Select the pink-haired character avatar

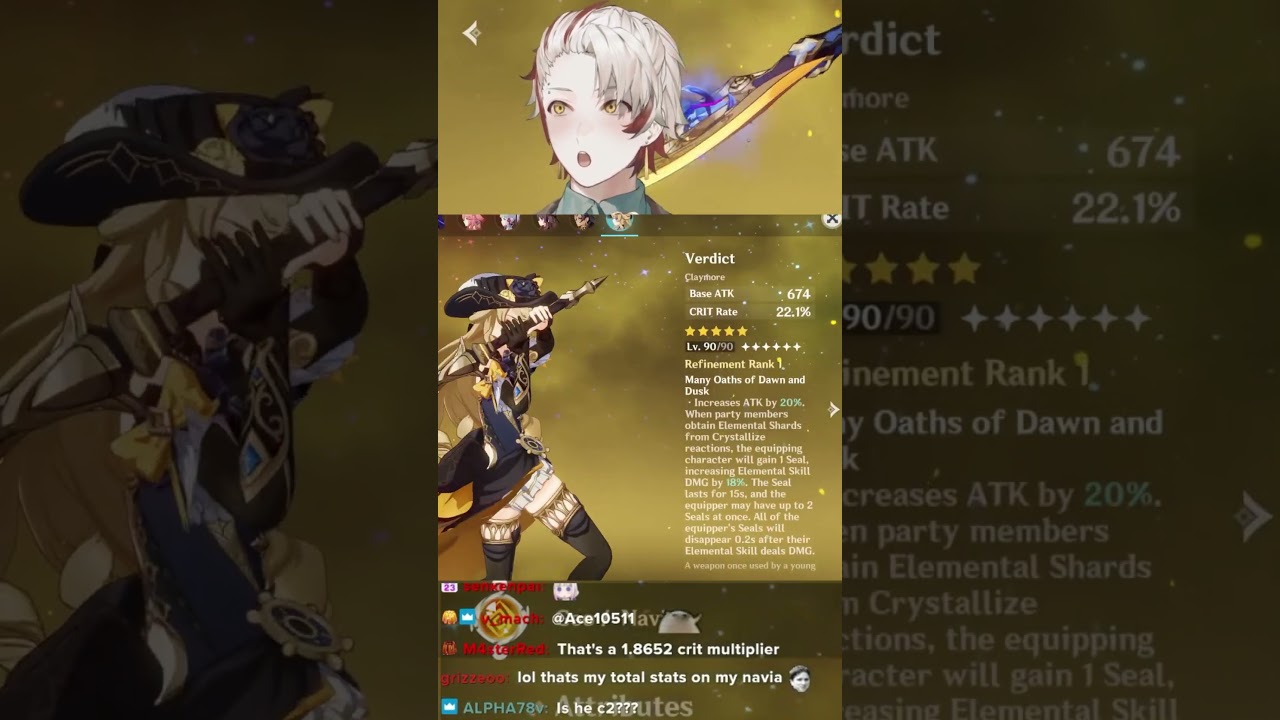point(471,223)
